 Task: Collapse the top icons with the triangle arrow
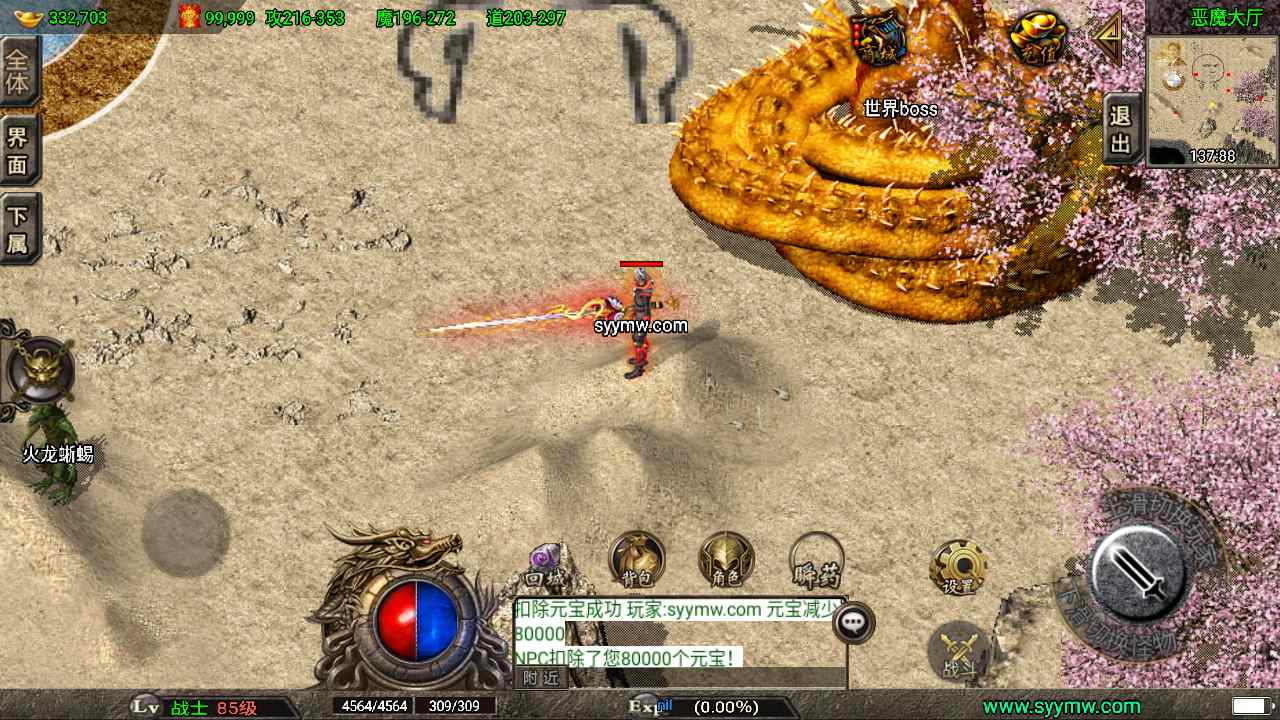pyautogui.click(x=1108, y=38)
